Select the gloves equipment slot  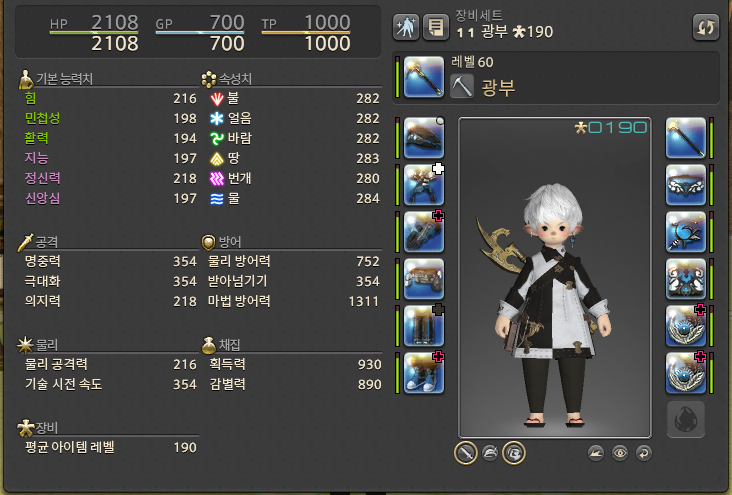424,231
